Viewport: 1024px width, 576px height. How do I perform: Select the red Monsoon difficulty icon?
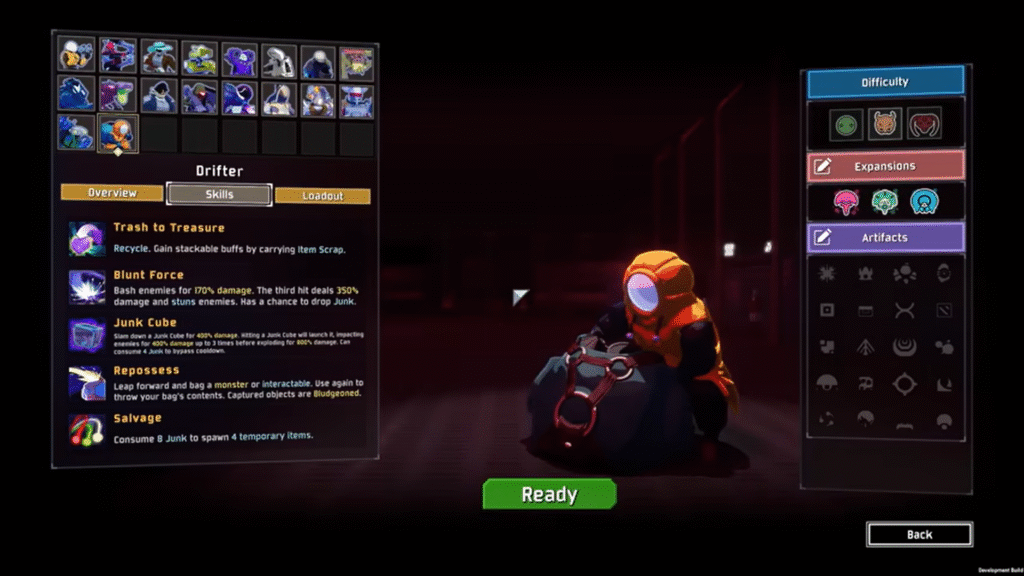point(924,125)
